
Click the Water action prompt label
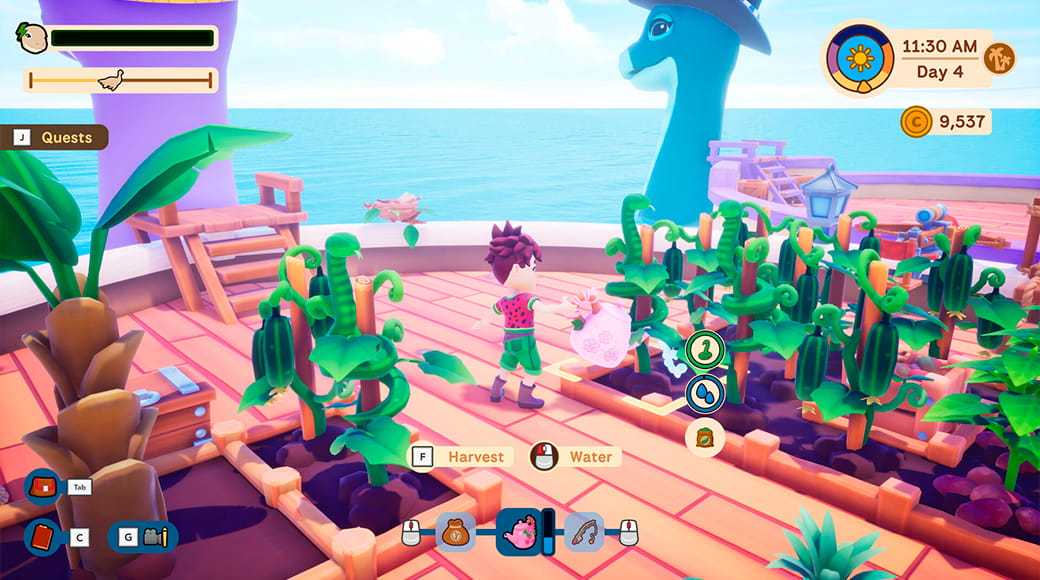pos(590,457)
